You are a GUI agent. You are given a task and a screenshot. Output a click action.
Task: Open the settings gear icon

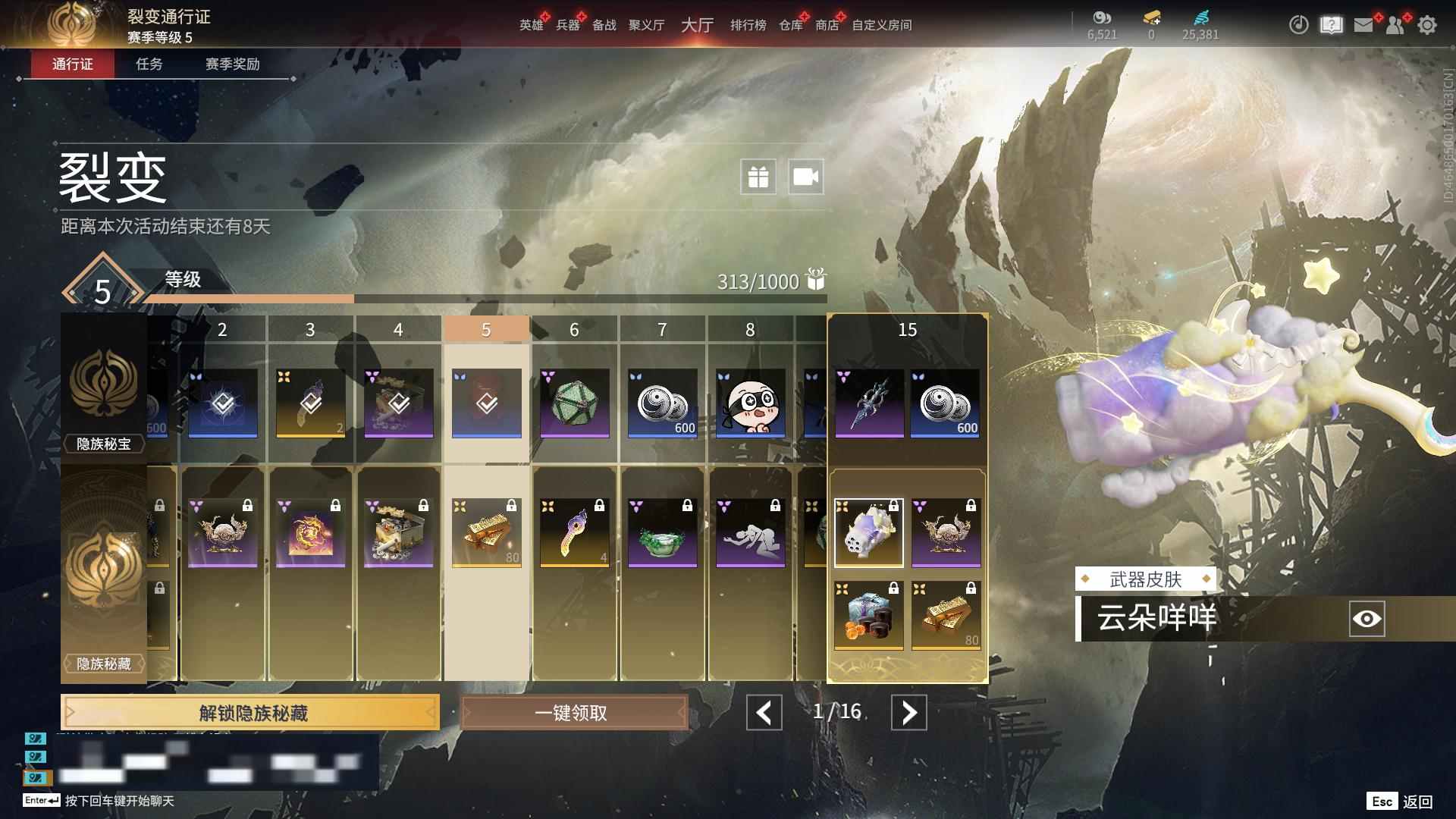1427,25
